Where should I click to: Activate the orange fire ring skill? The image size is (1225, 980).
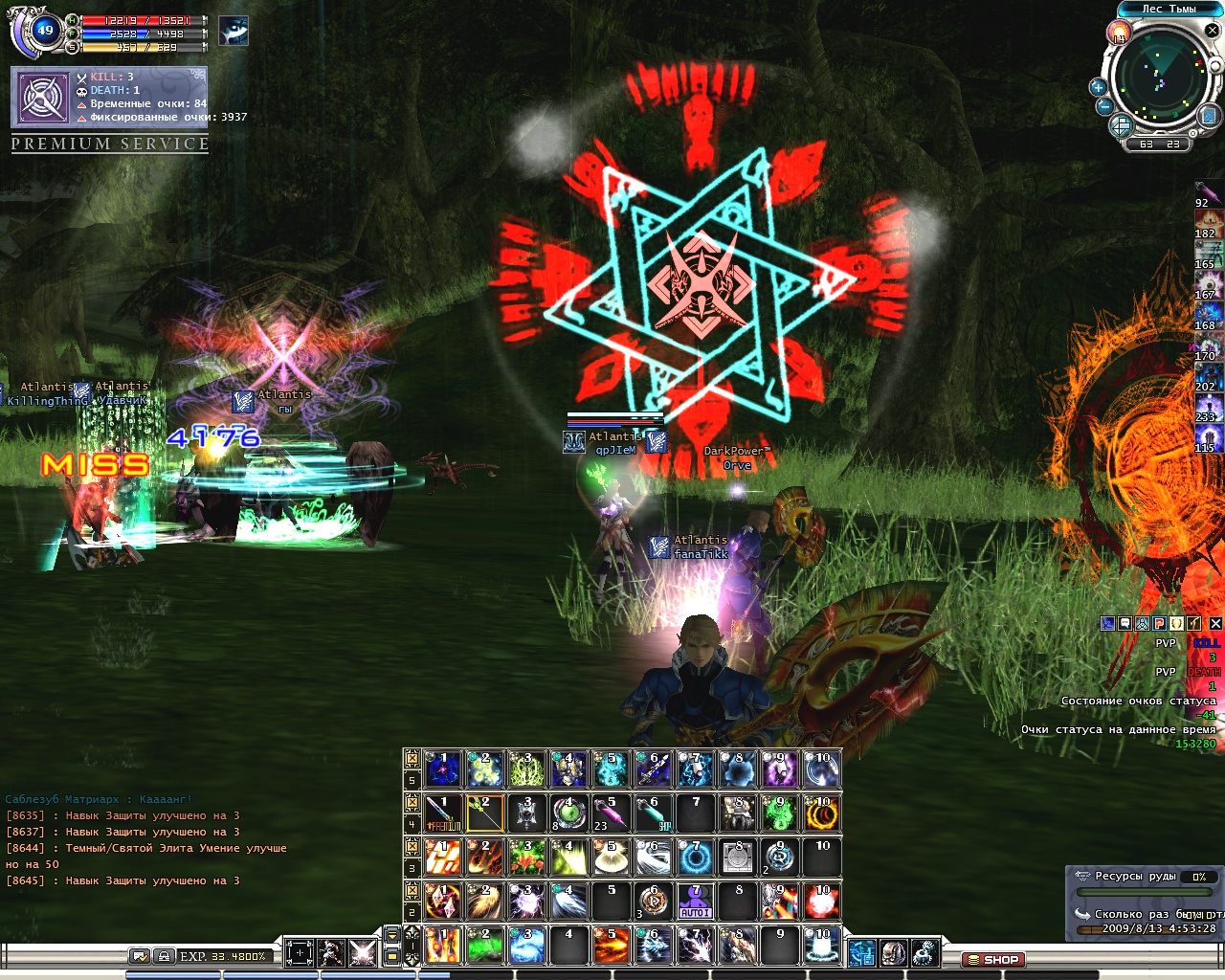pos(821,813)
